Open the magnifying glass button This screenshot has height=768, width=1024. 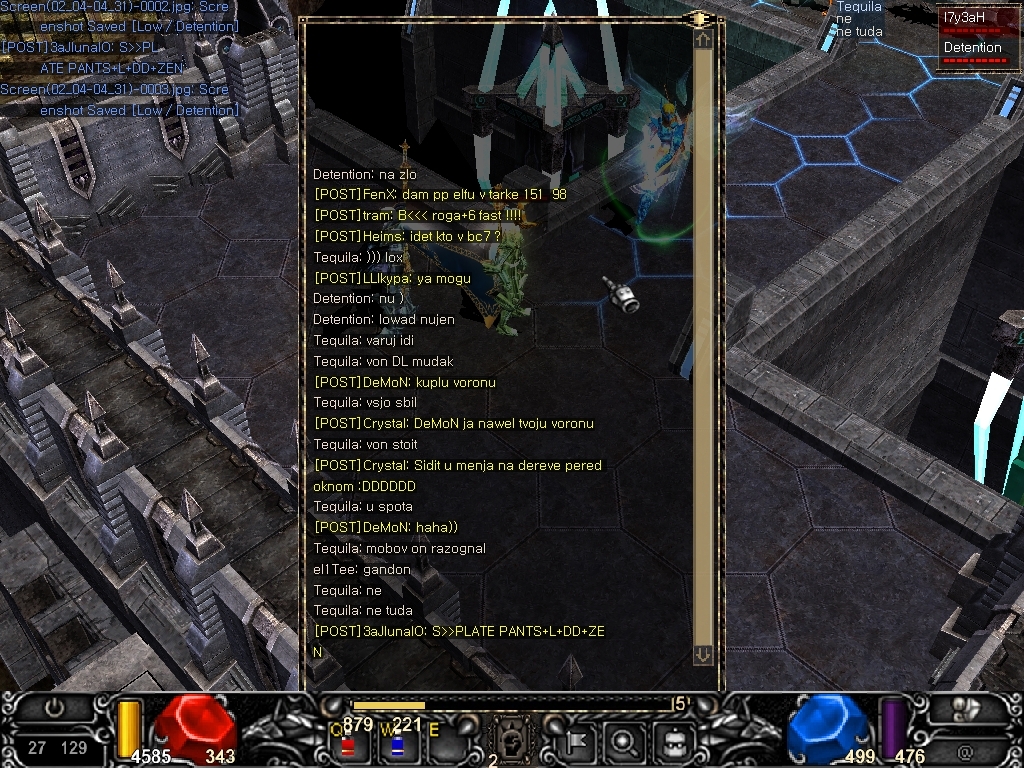625,742
